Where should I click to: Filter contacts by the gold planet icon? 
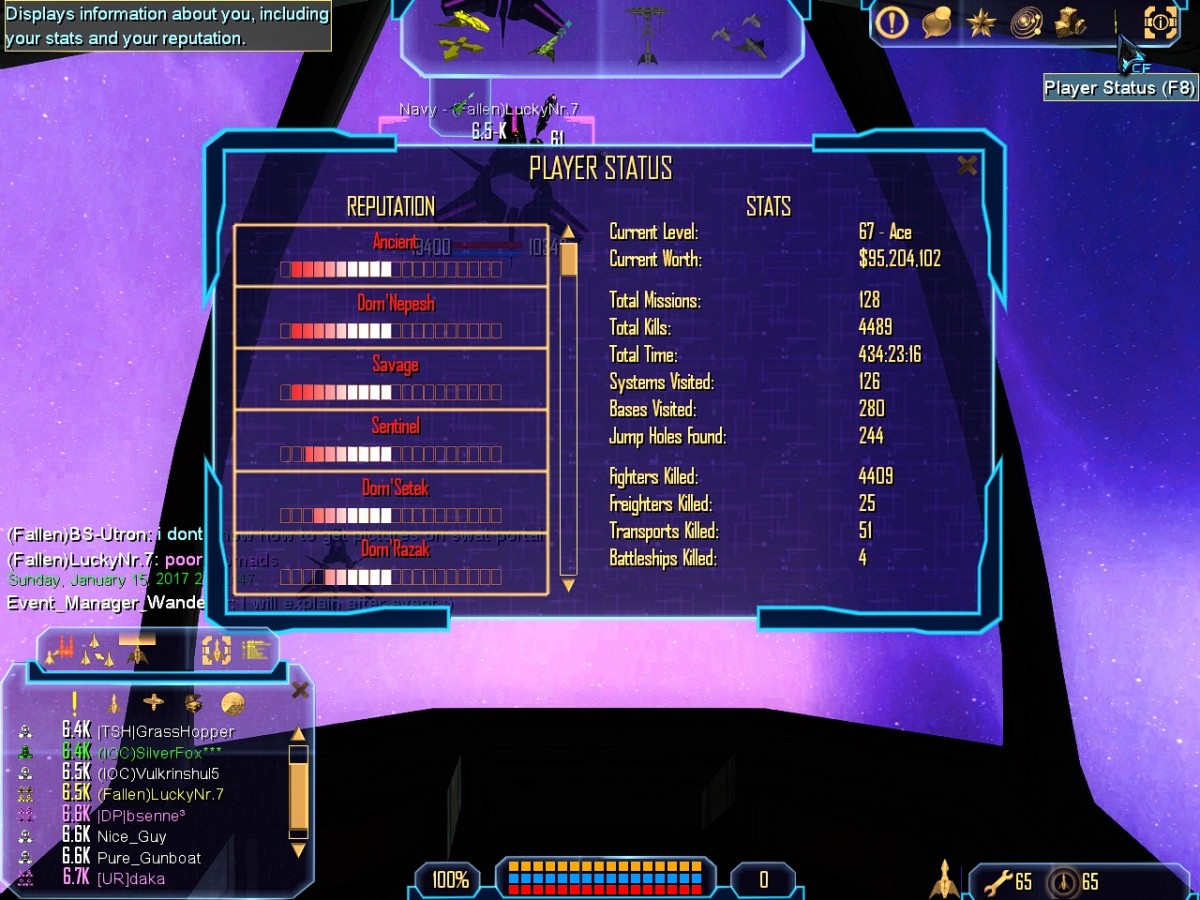click(x=233, y=703)
